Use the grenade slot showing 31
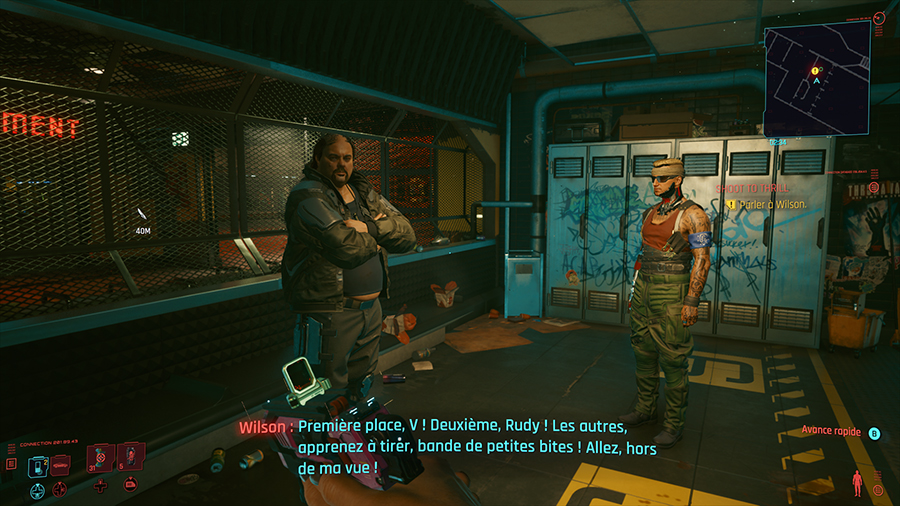The height and width of the screenshot is (506, 900). pos(101,458)
